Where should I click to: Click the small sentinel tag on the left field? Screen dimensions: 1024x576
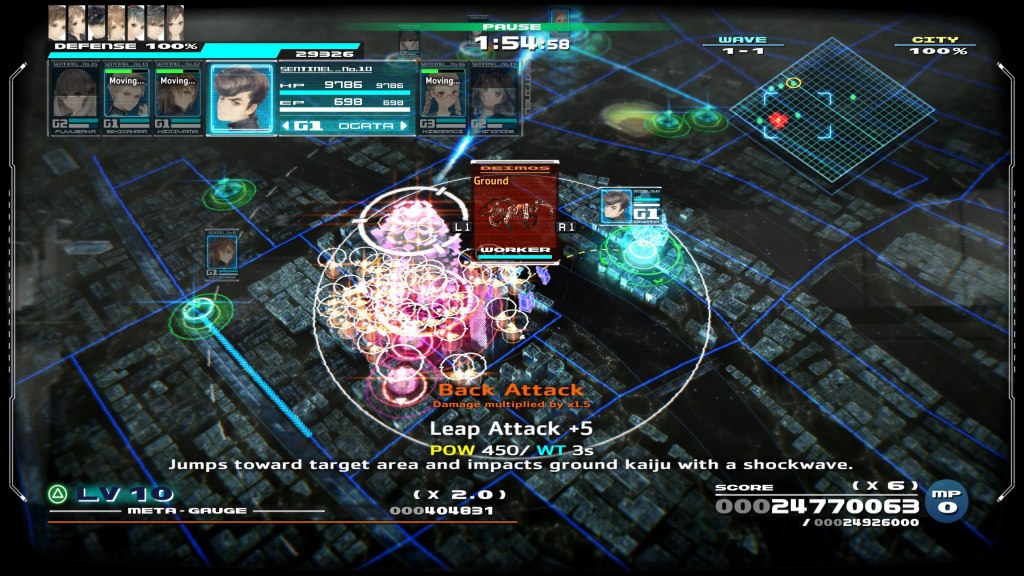(220, 256)
